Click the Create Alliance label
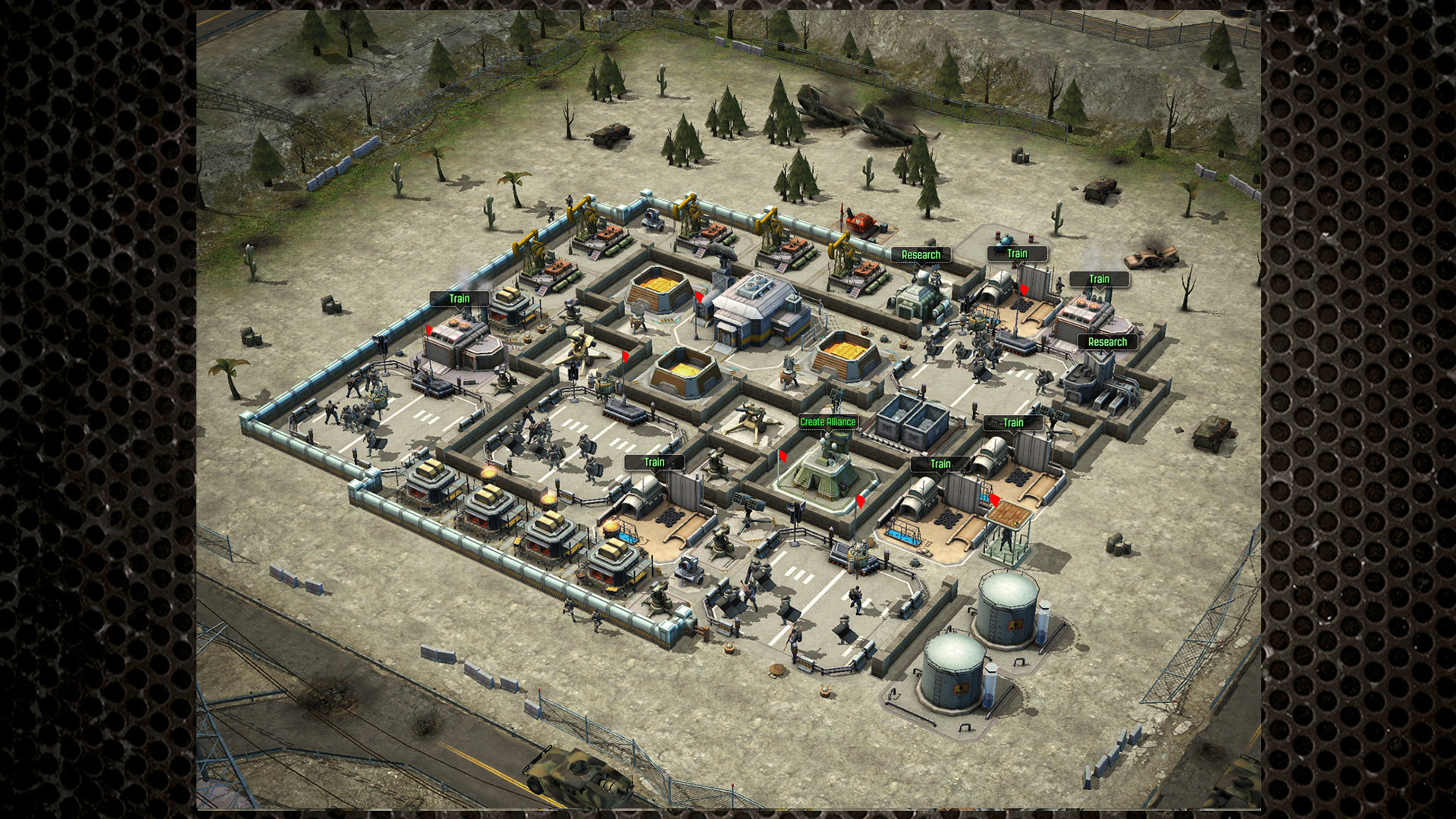Viewport: 1456px width, 819px height. pos(827,422)
